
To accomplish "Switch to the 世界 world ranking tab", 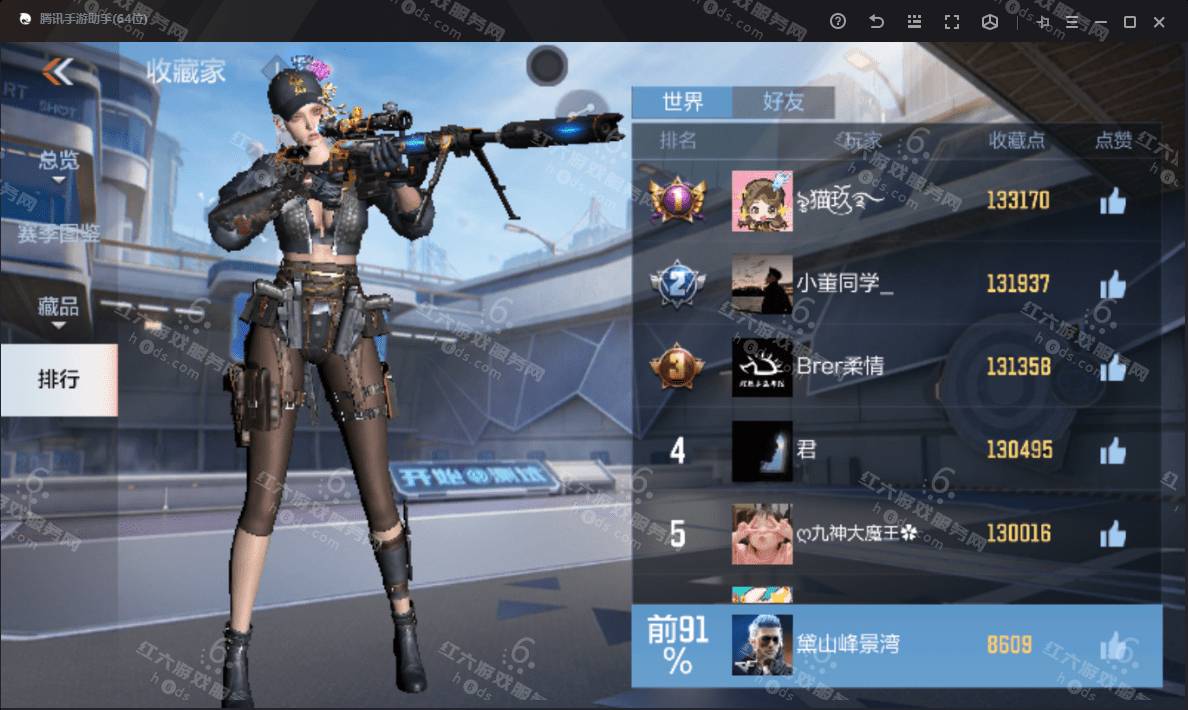I will click(x=682, y=101).
